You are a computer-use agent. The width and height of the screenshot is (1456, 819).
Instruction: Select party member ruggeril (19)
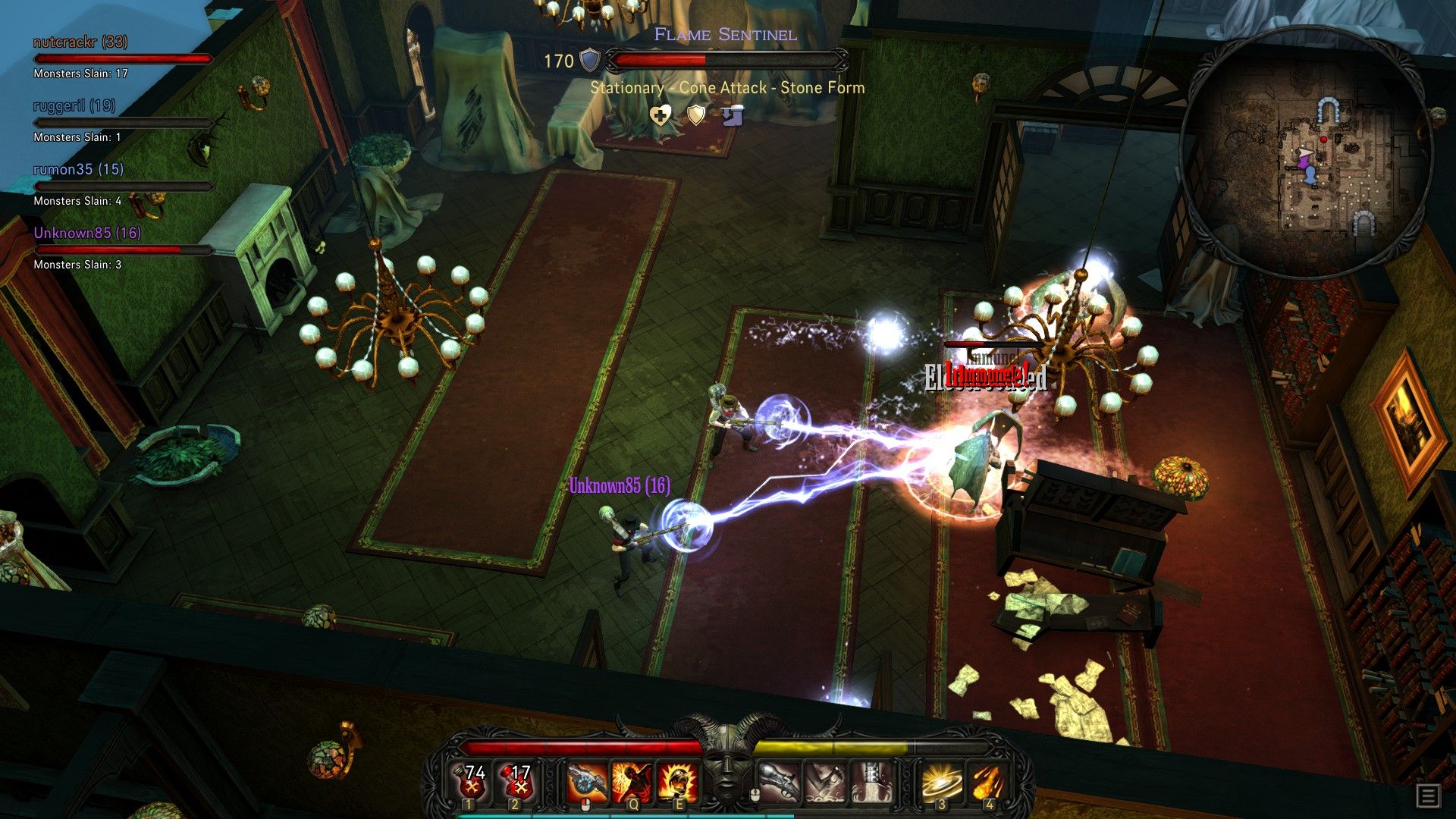74,106
